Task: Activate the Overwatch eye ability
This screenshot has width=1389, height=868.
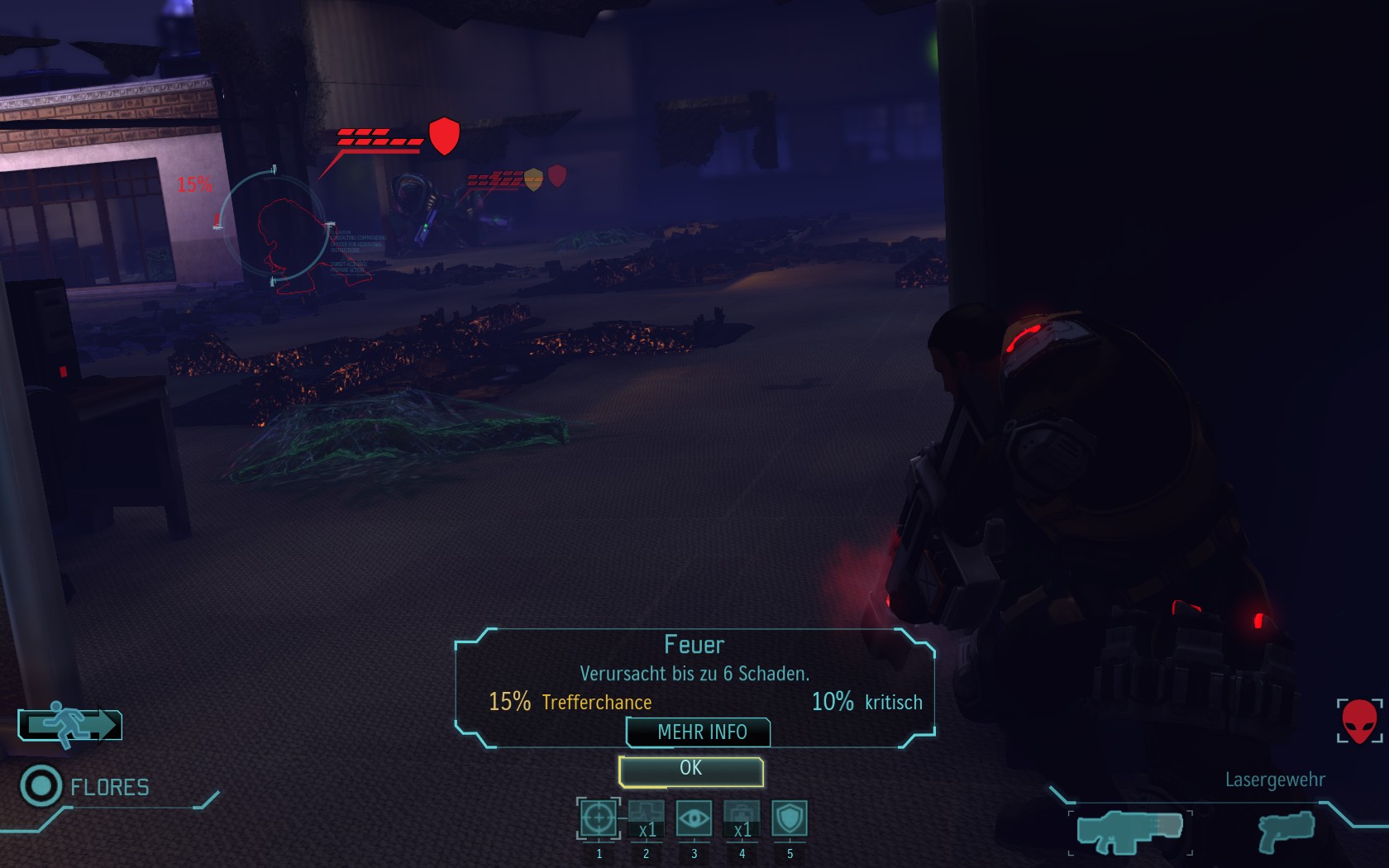Action: (x=694, y=818)
